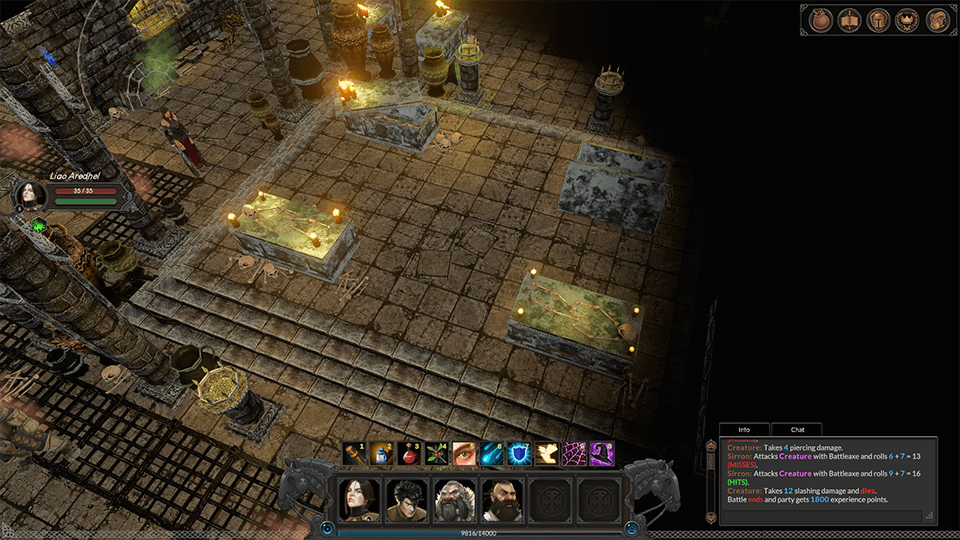
Task: Activate the blue shield spell
Action: 519,454
